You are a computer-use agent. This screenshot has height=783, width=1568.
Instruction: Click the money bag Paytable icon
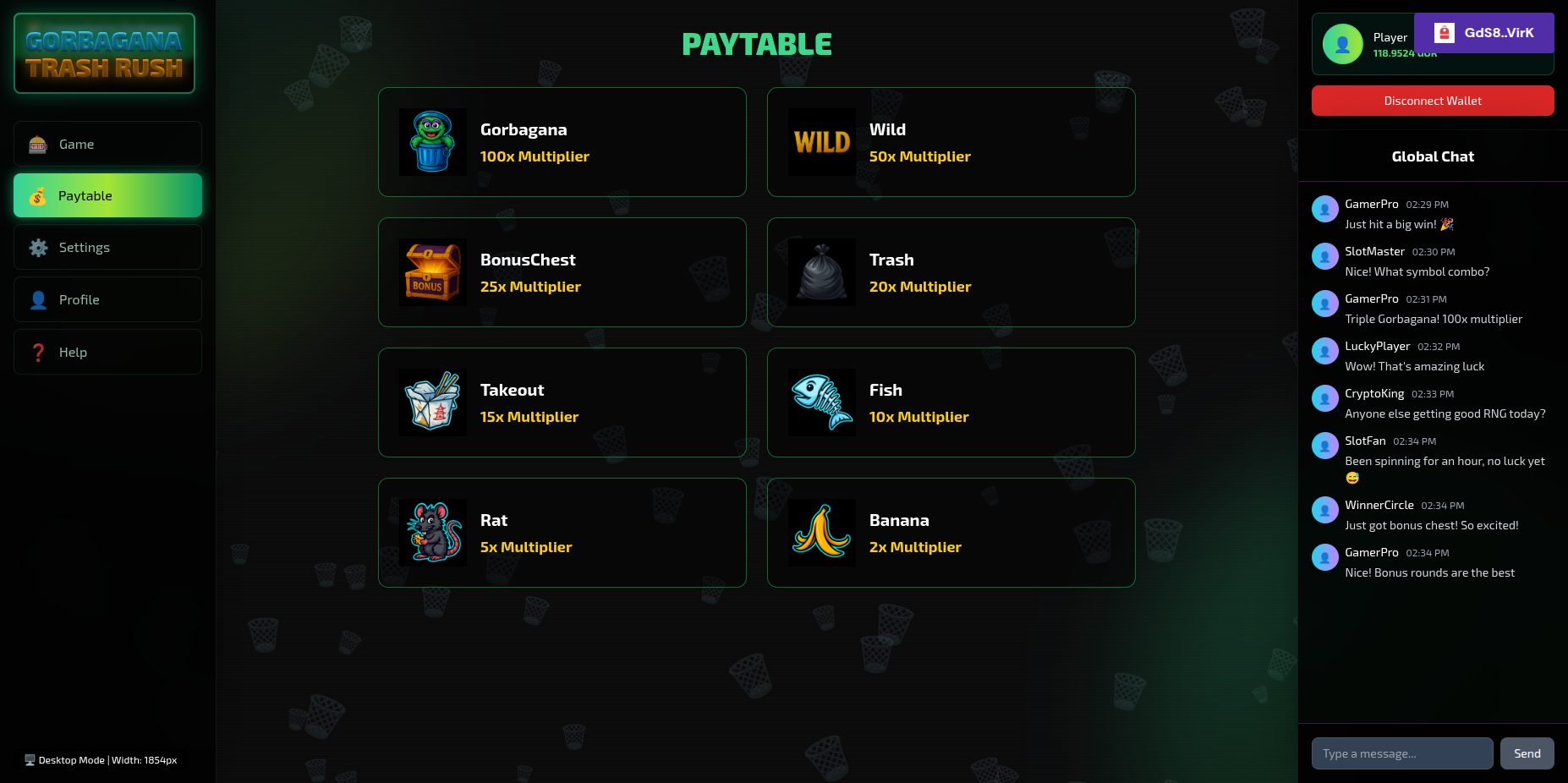click(38, 195)
